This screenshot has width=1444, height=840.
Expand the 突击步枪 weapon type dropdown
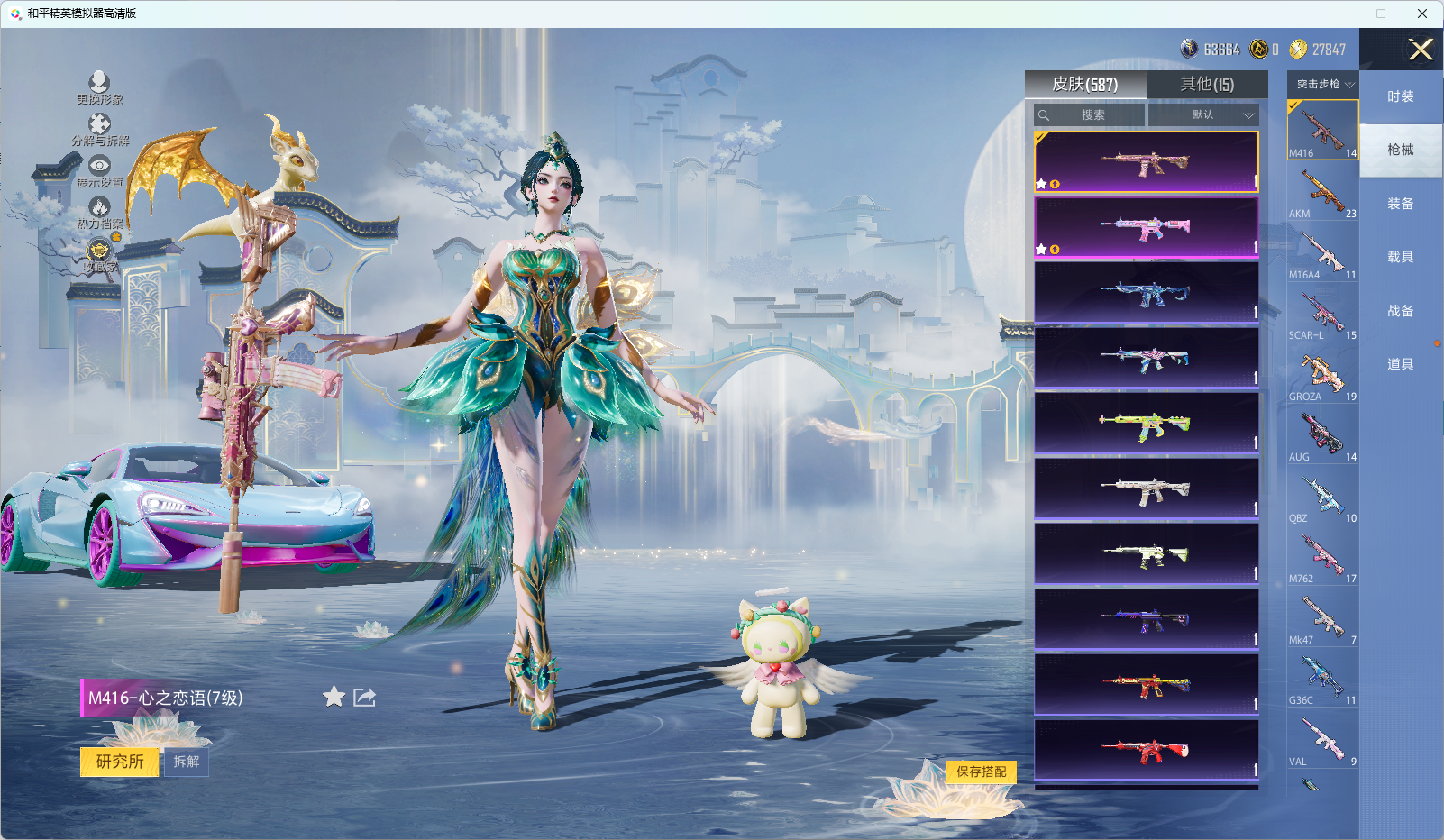coord(1323,85)
